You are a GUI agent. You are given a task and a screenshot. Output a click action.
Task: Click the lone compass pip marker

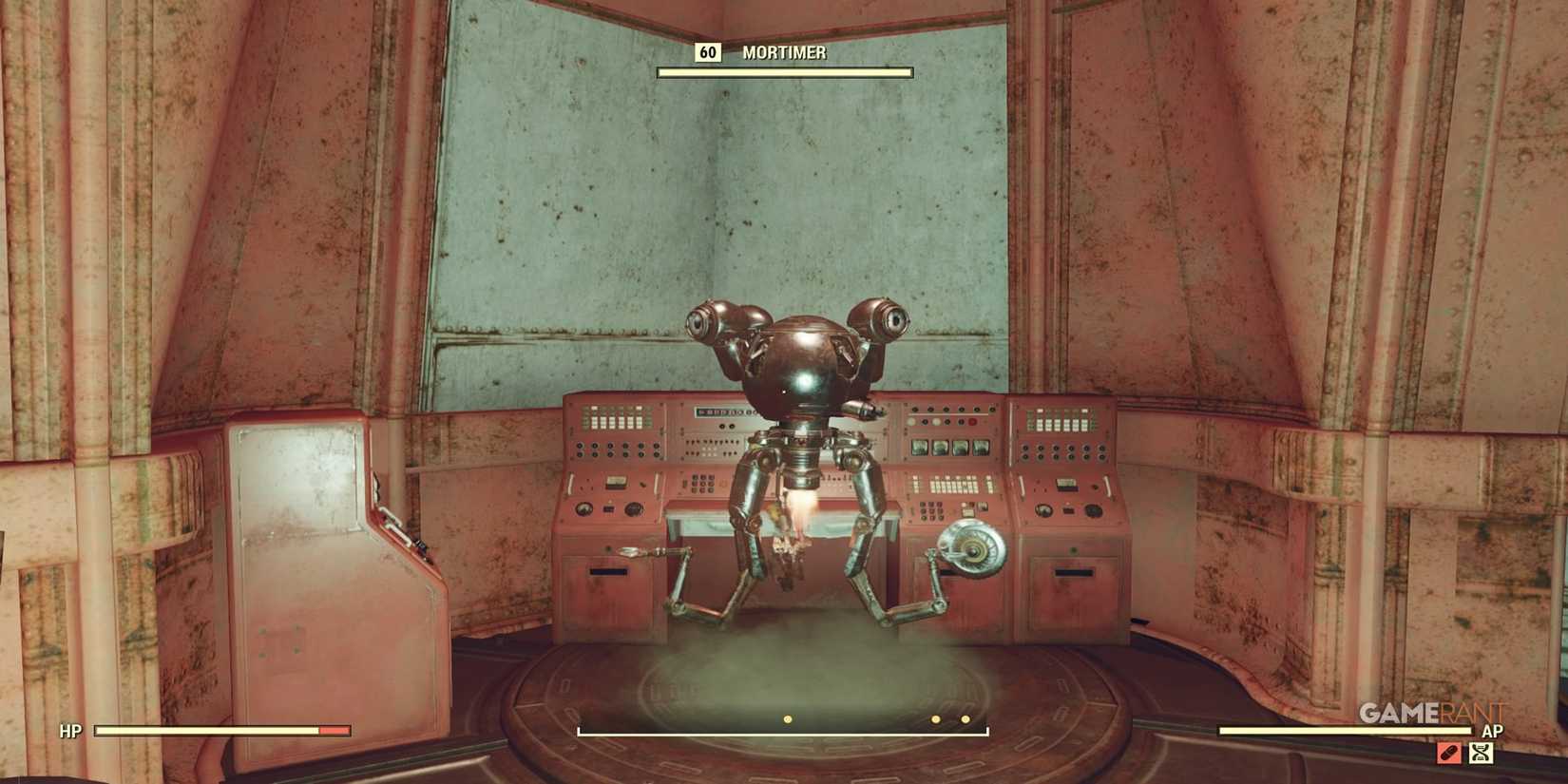tap(787, 720)
